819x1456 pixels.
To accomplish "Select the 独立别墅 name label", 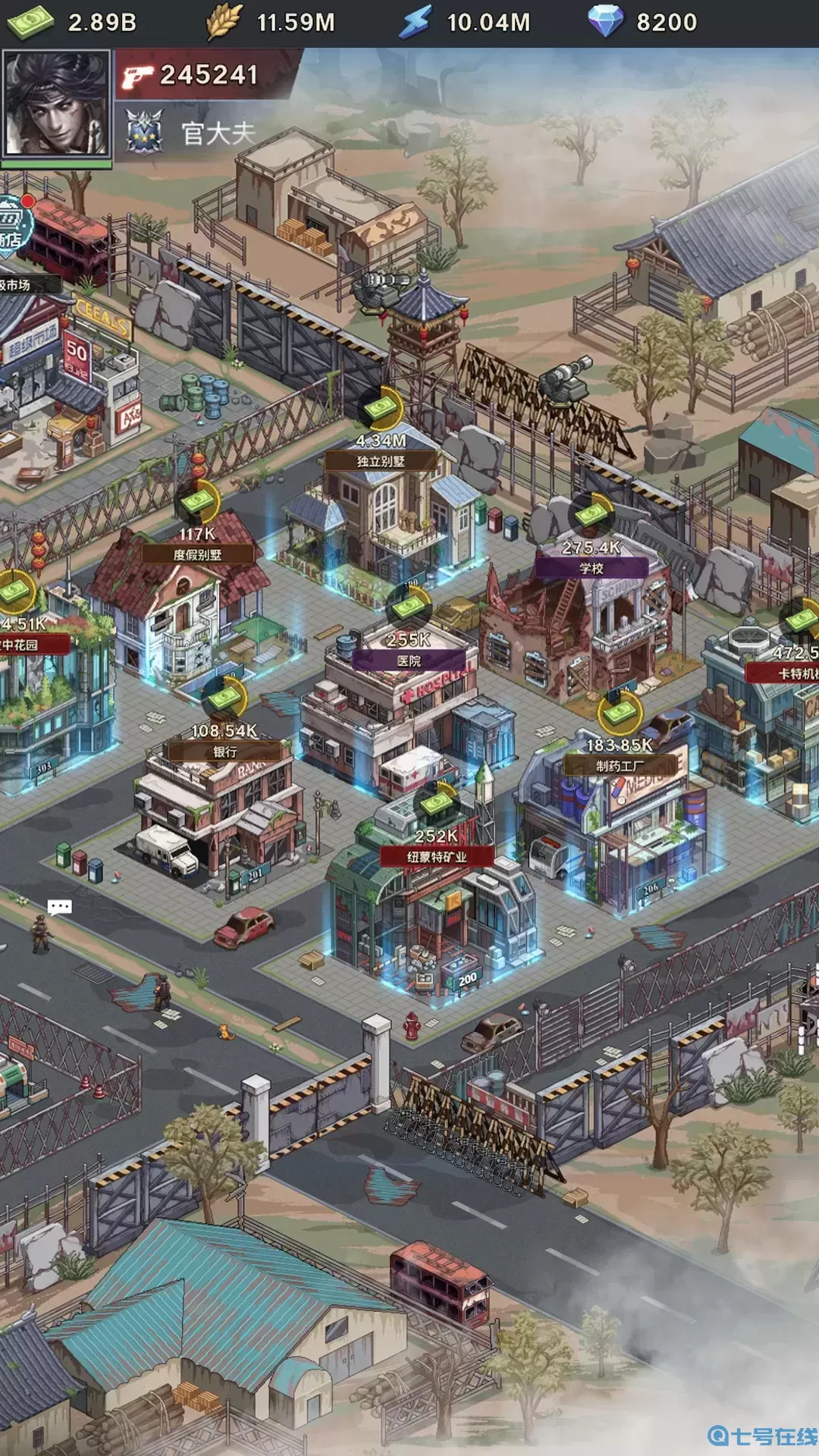I will pos(381,461).
